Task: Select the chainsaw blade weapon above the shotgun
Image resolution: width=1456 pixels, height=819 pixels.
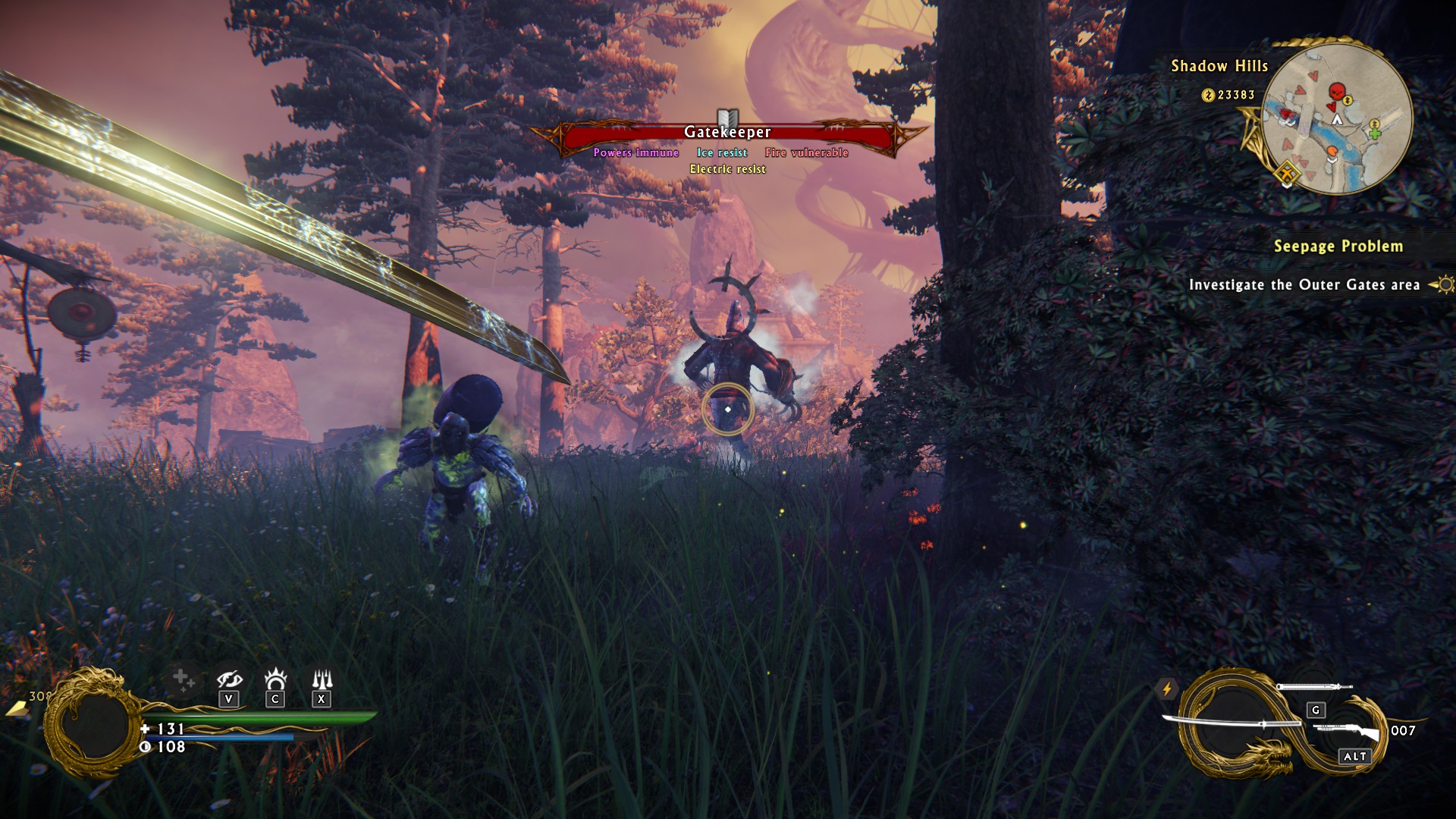Action: tap(1313, 687)
